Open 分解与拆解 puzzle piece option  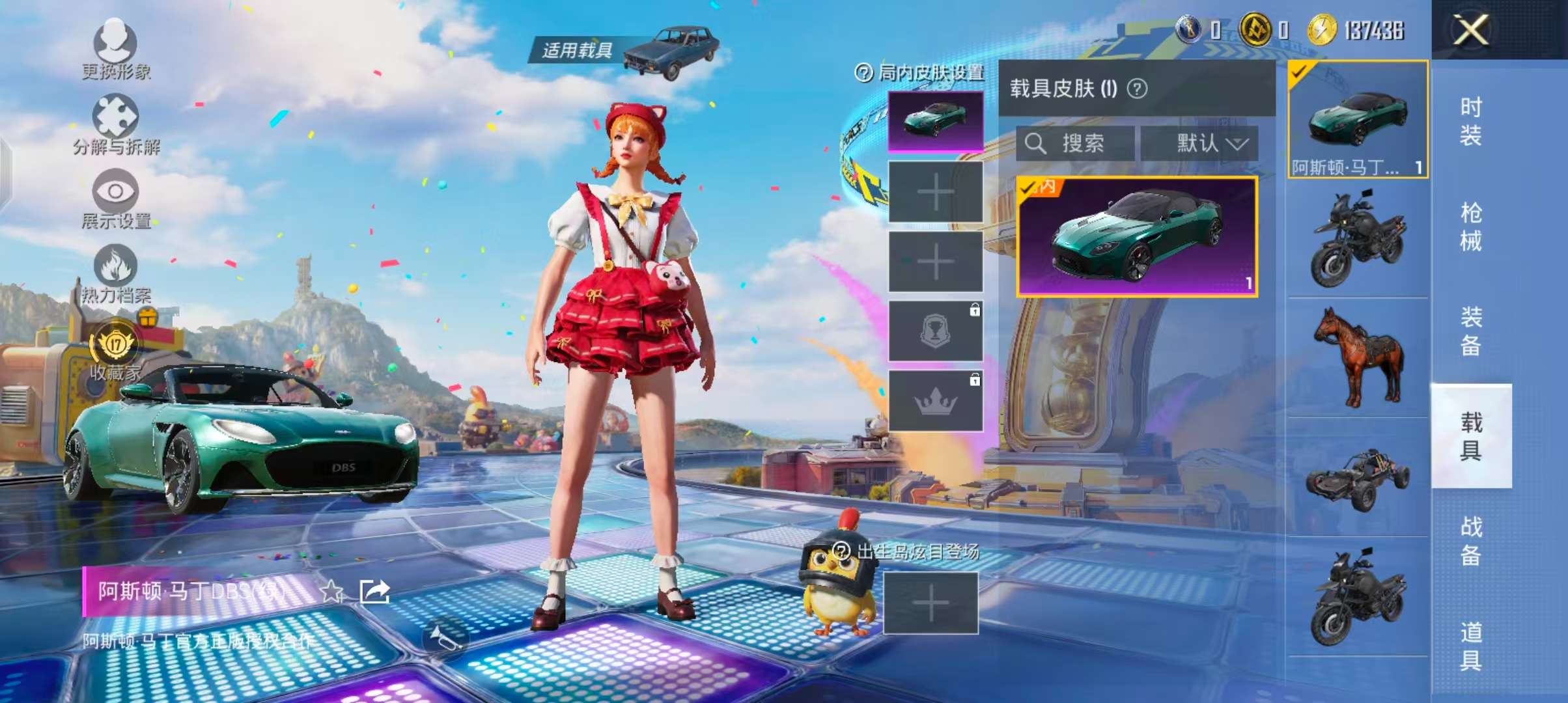tap(116, 122)
